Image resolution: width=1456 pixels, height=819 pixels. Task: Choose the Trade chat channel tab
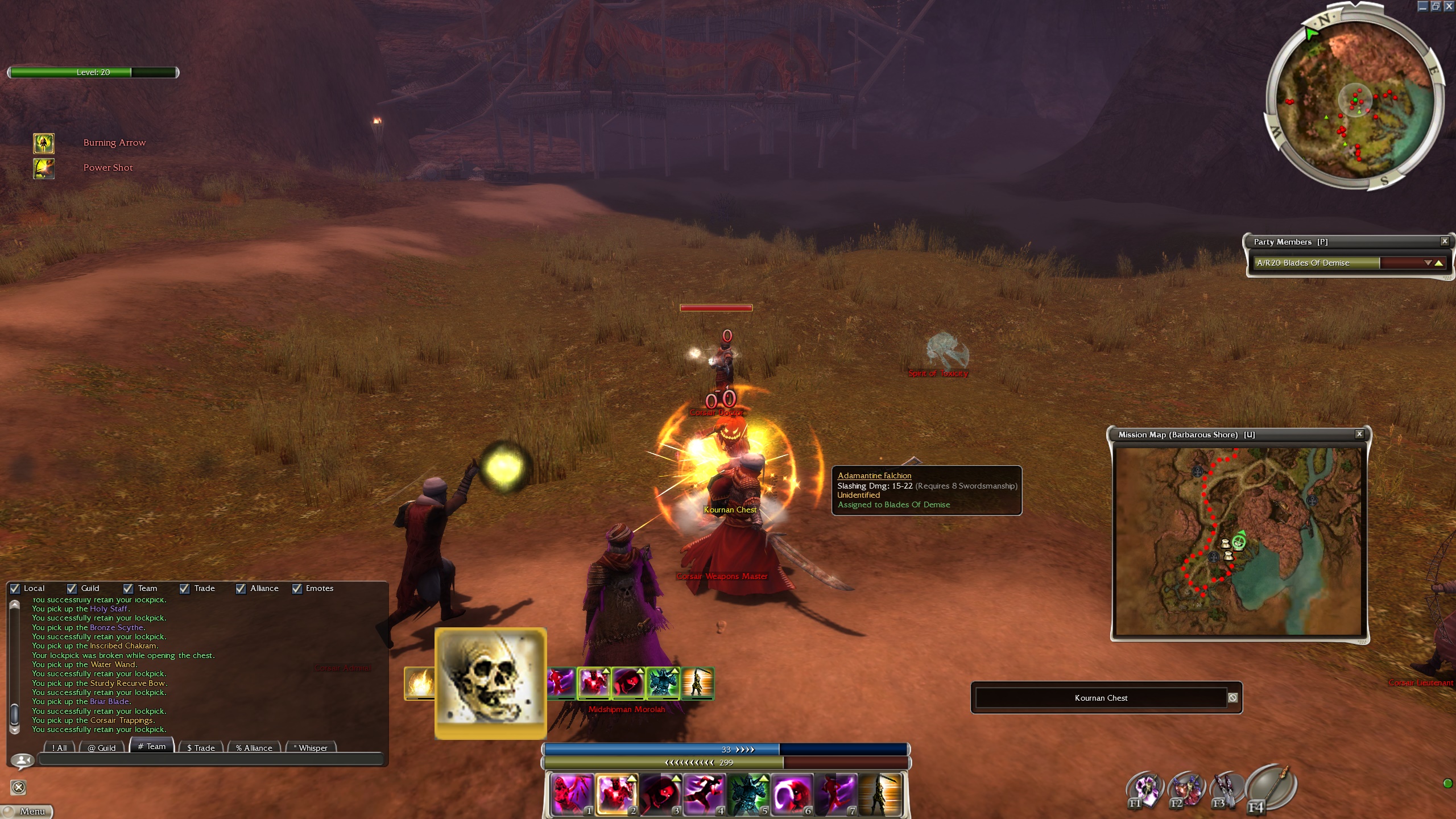pyautogui.click(x=201, y=747)
